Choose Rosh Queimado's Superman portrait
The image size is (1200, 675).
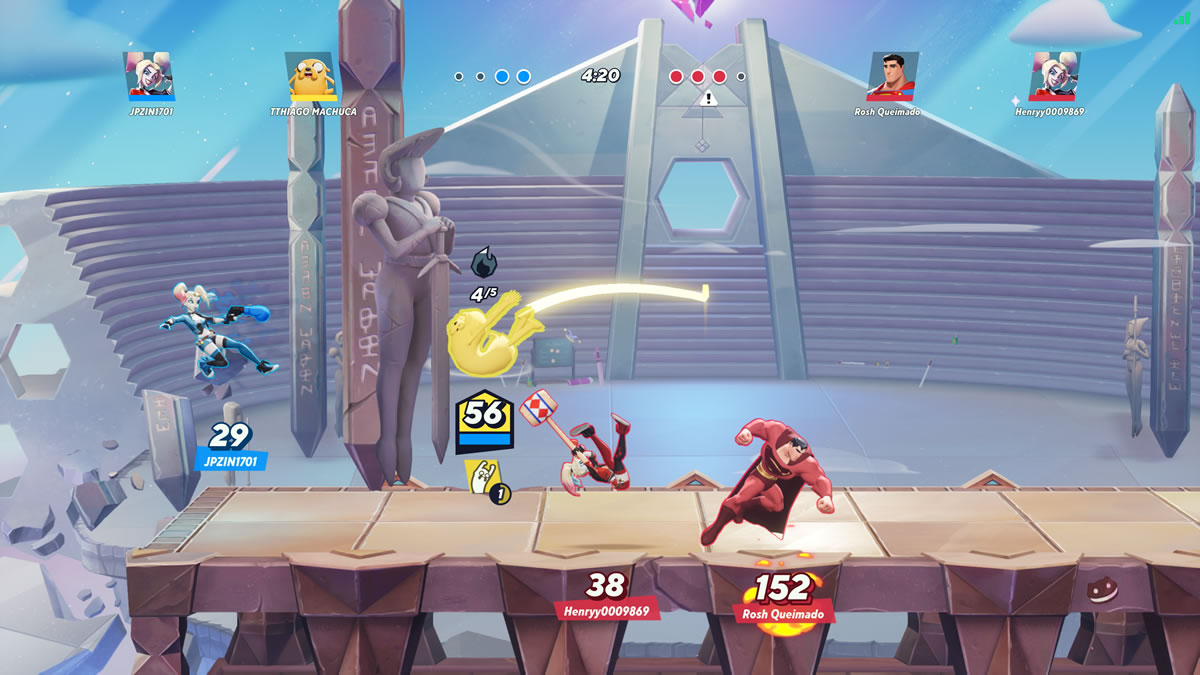[893, 76]
